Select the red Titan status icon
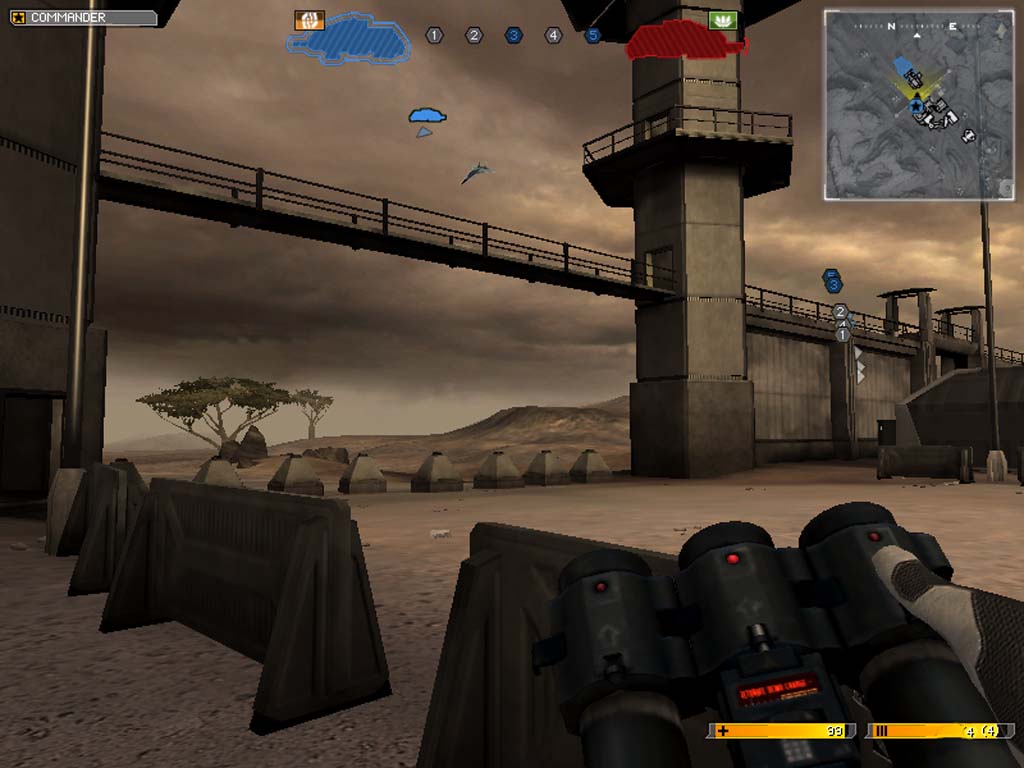 (685, 42)
